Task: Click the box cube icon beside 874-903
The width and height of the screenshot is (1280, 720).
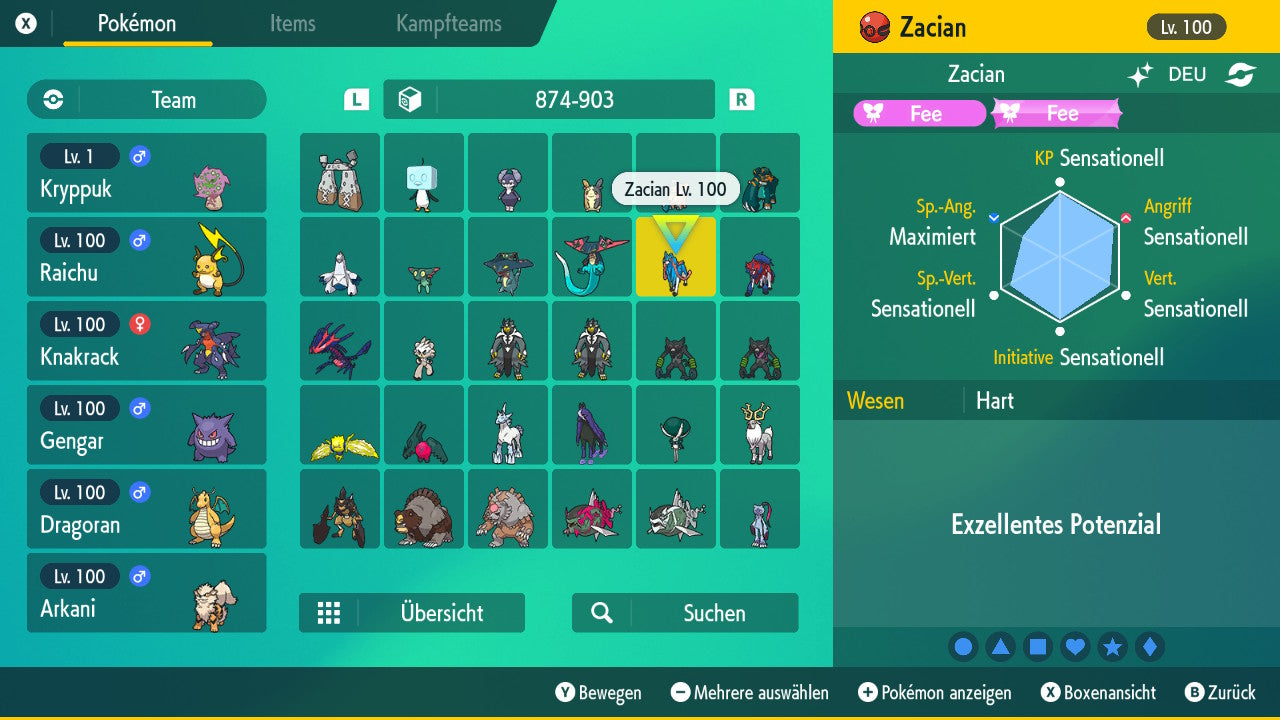Action: tap(411, 99)
